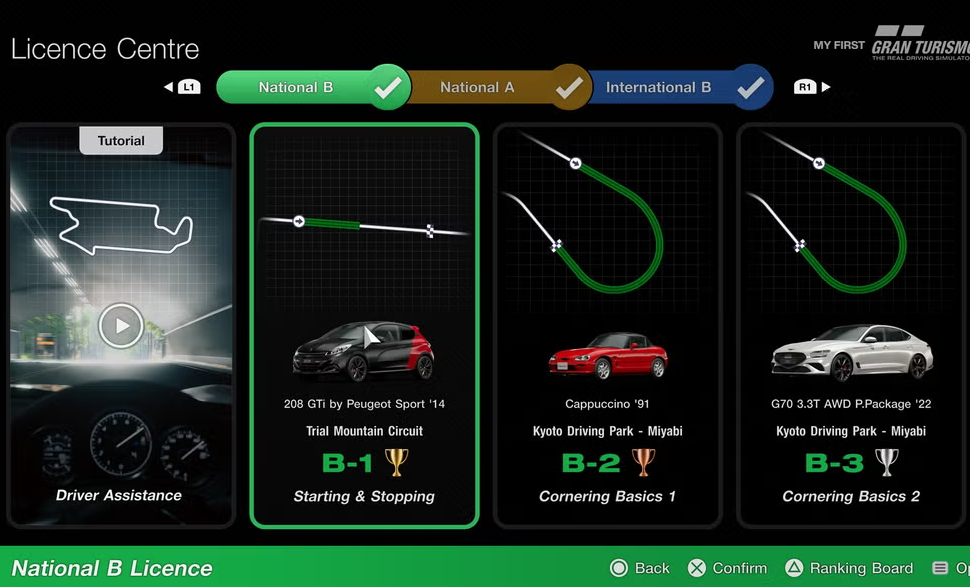
Task: Select the B-2 Cornering Basics 1 test
Action: pos(607,325)
